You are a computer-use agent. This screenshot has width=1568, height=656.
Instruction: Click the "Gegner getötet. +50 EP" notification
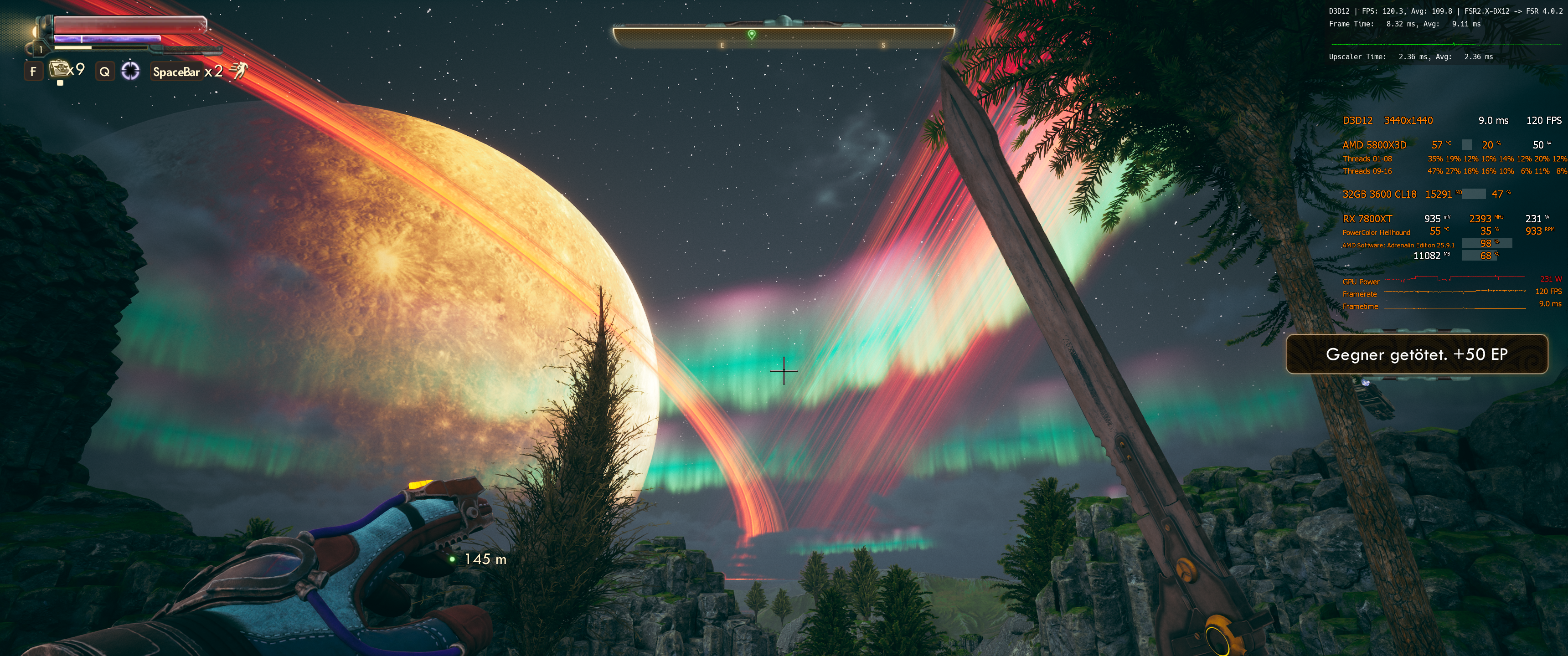(x=1416, y=354)
